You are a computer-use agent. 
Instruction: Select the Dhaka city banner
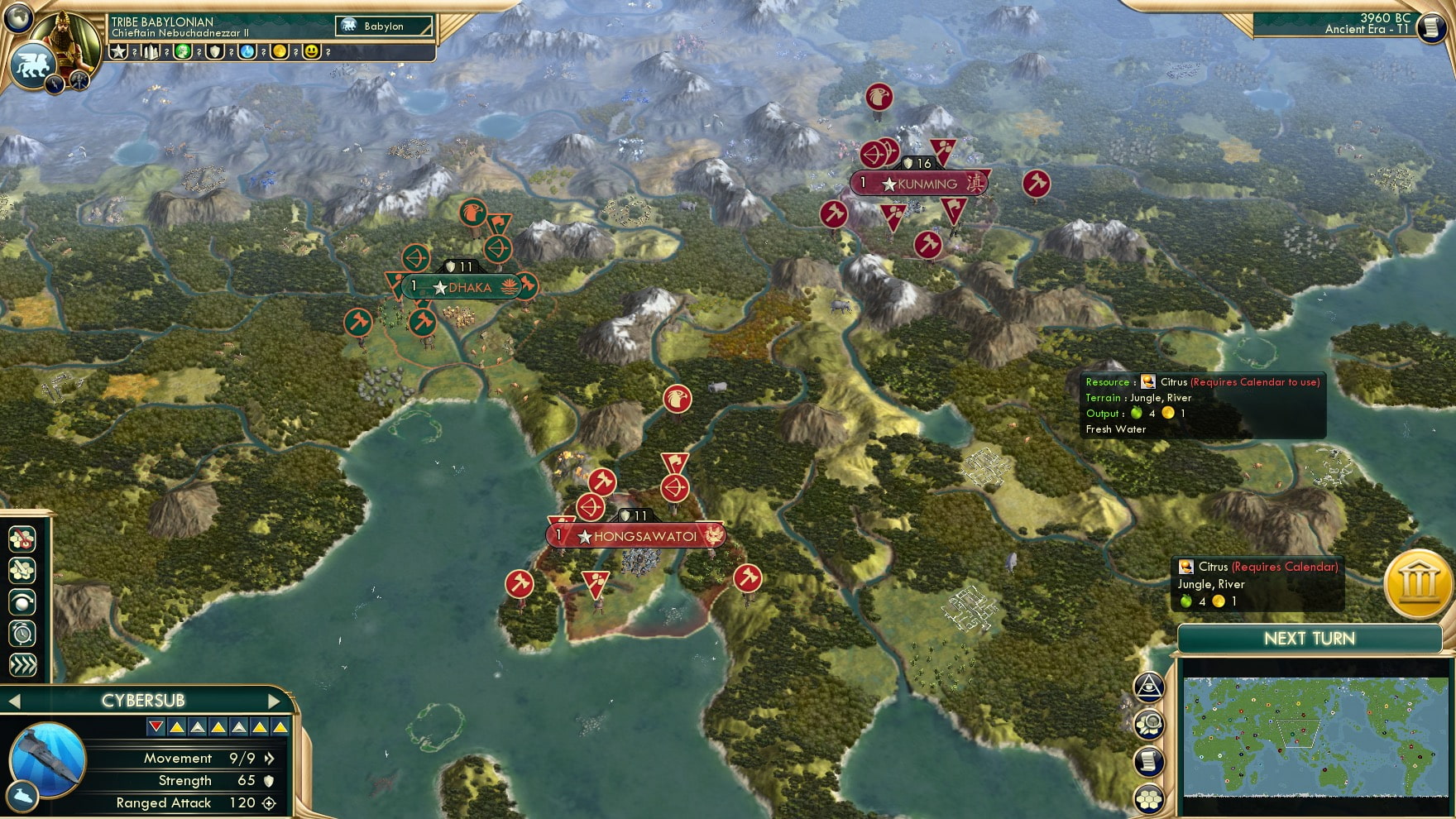point(463,287)
